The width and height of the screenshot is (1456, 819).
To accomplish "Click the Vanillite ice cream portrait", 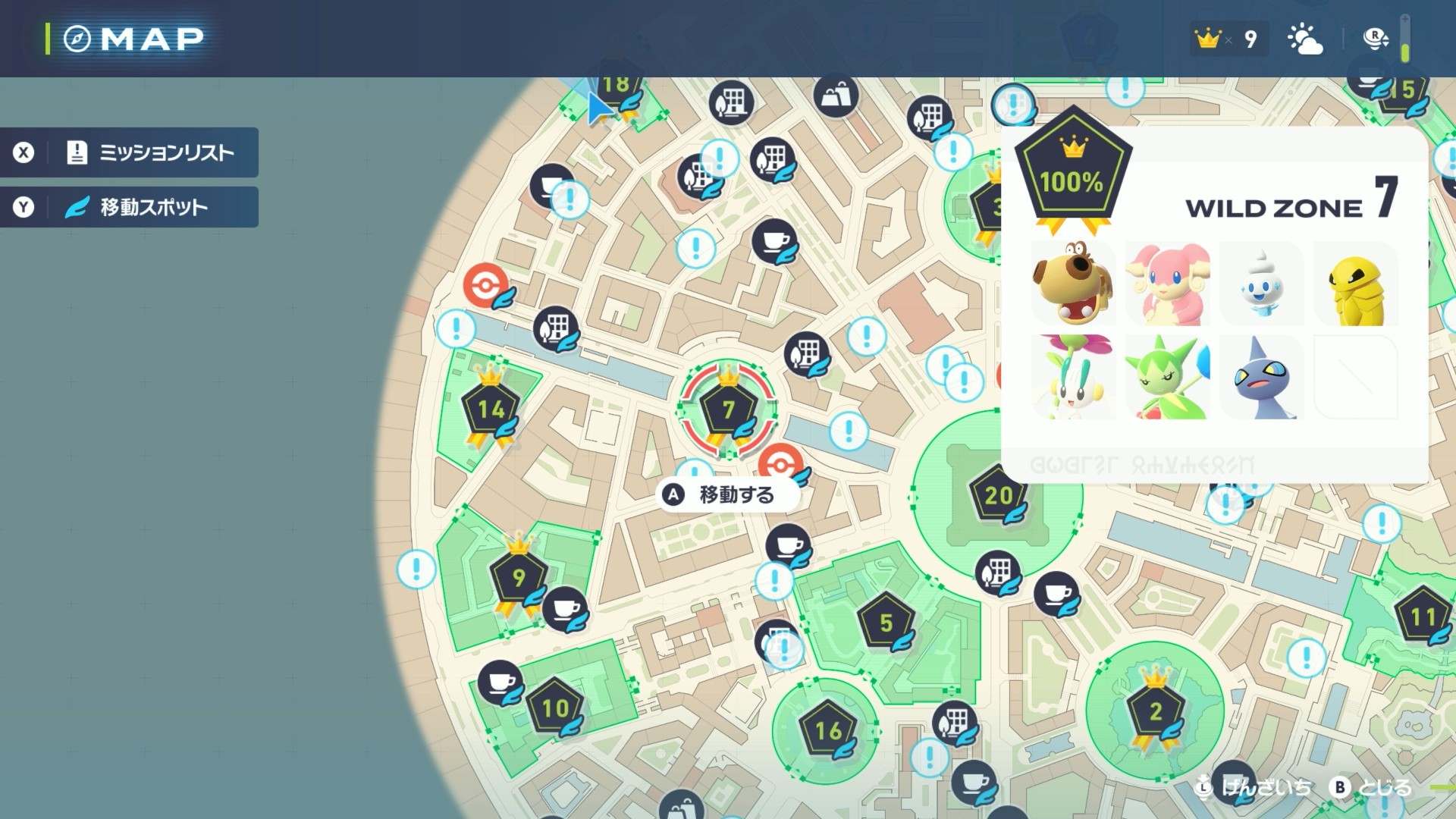I will (1261, 285).
